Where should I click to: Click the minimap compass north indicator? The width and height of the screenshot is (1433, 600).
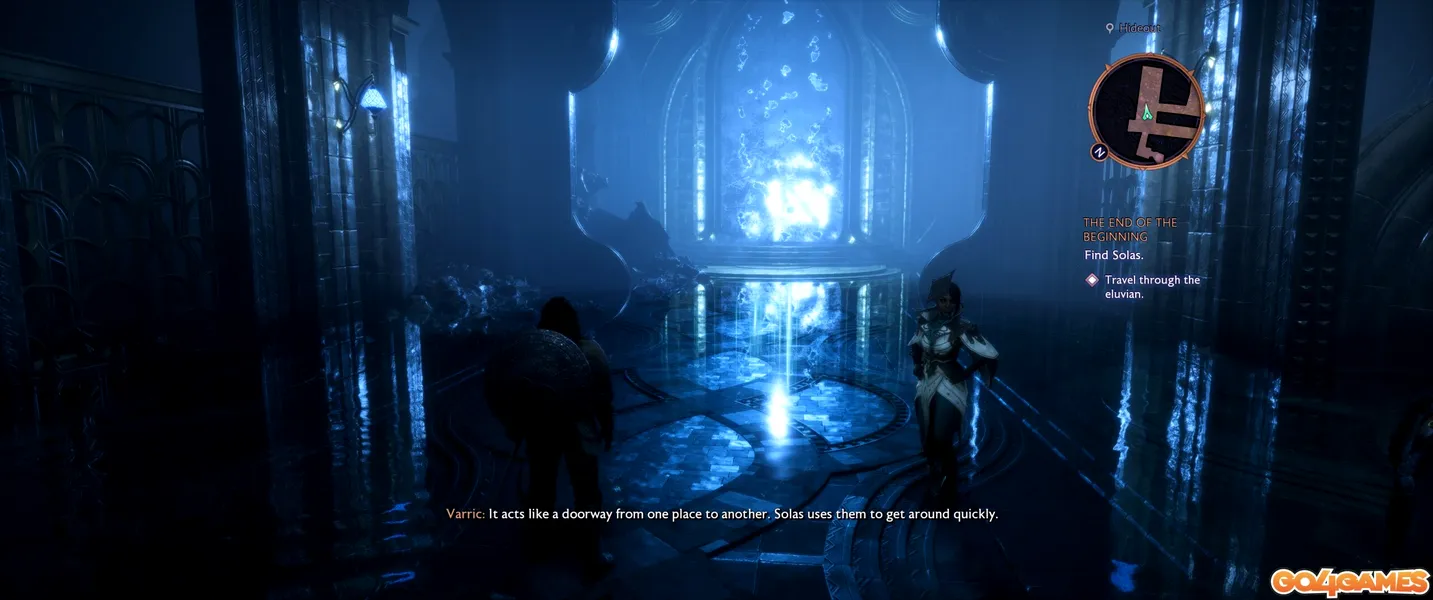1098,152
